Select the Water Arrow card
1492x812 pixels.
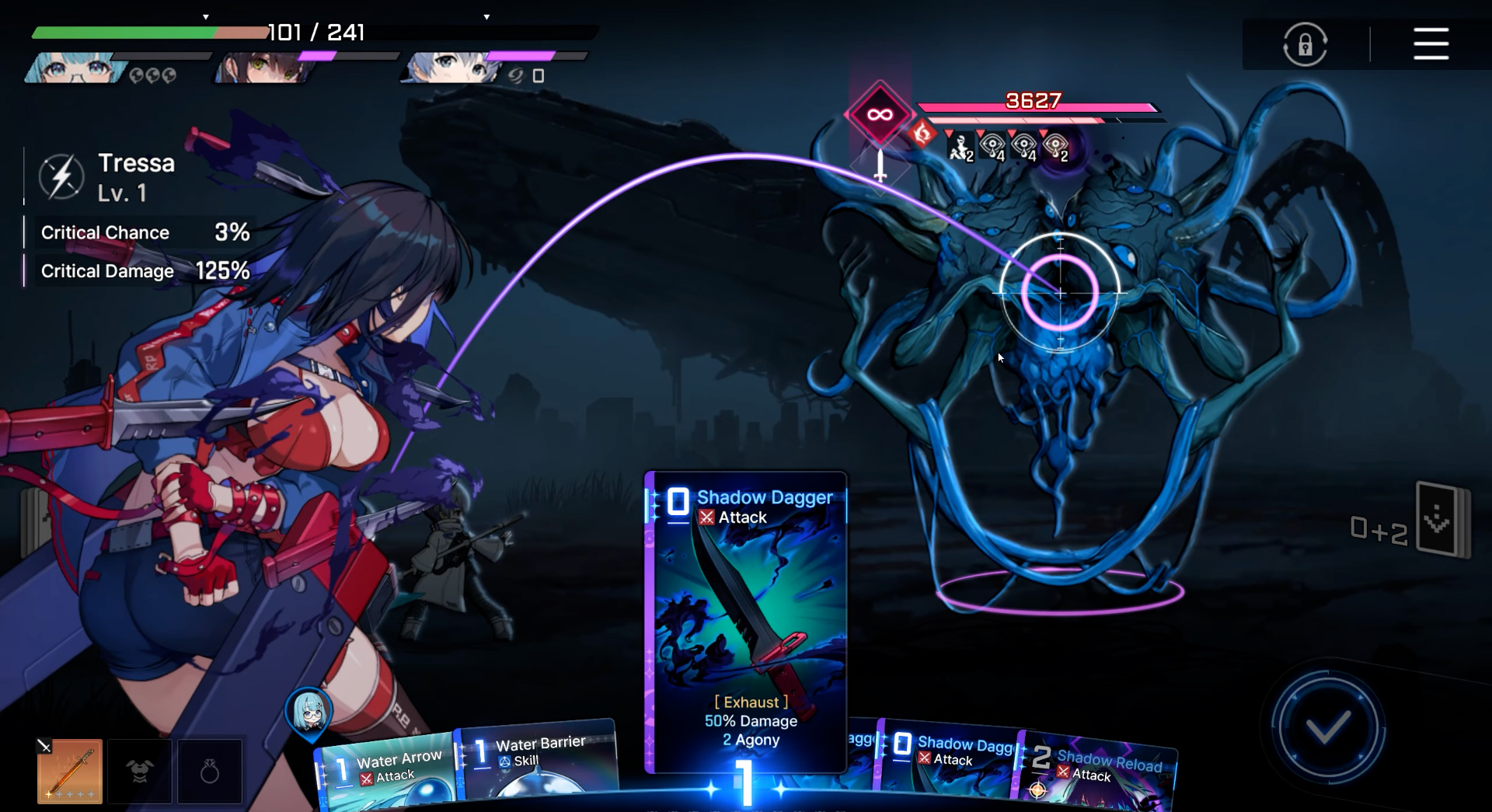[389, 773]
